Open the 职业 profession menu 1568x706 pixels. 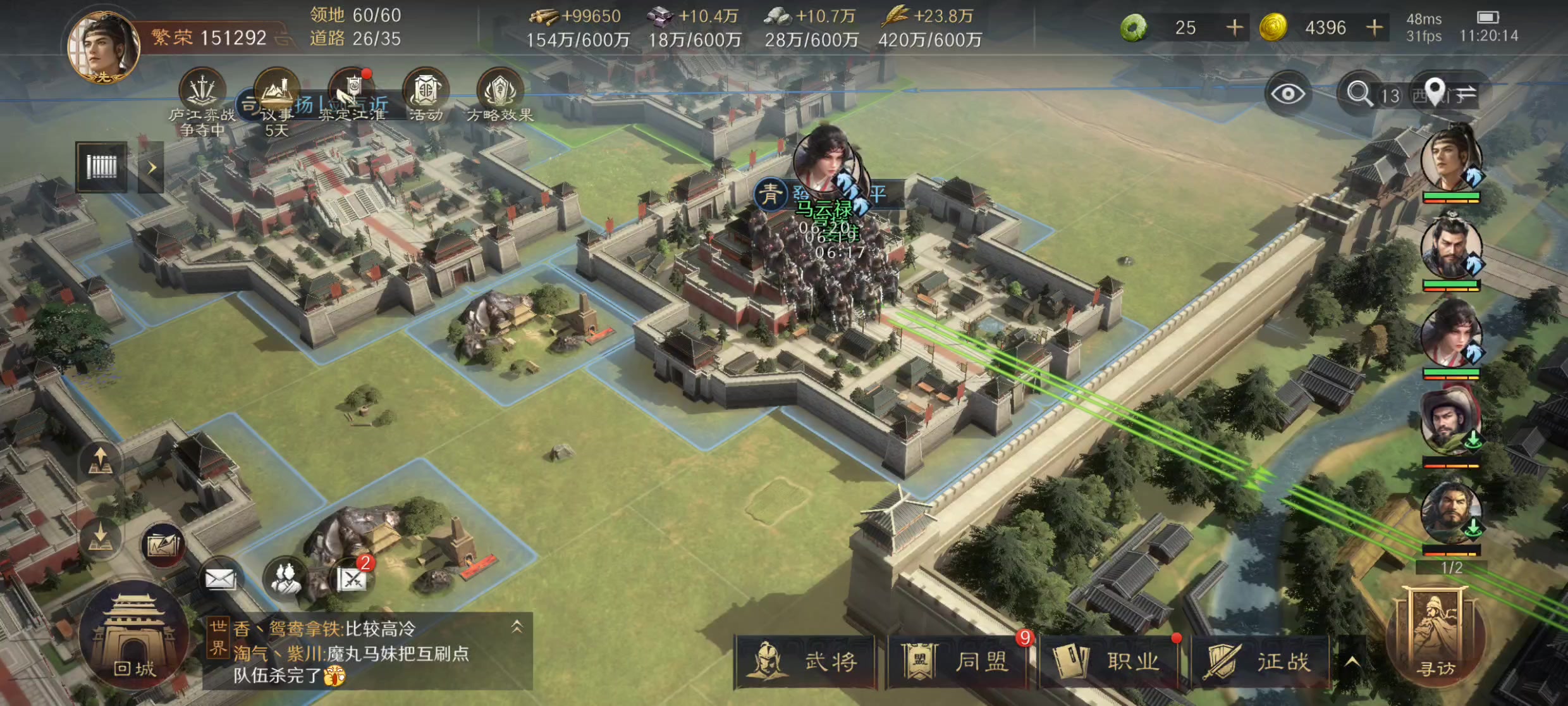click(x=1109, y=662)
